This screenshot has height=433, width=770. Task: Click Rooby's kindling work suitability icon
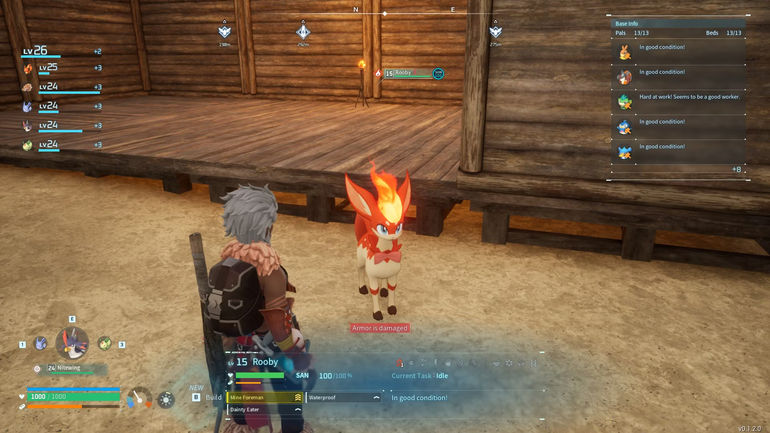tap(401, 362)
